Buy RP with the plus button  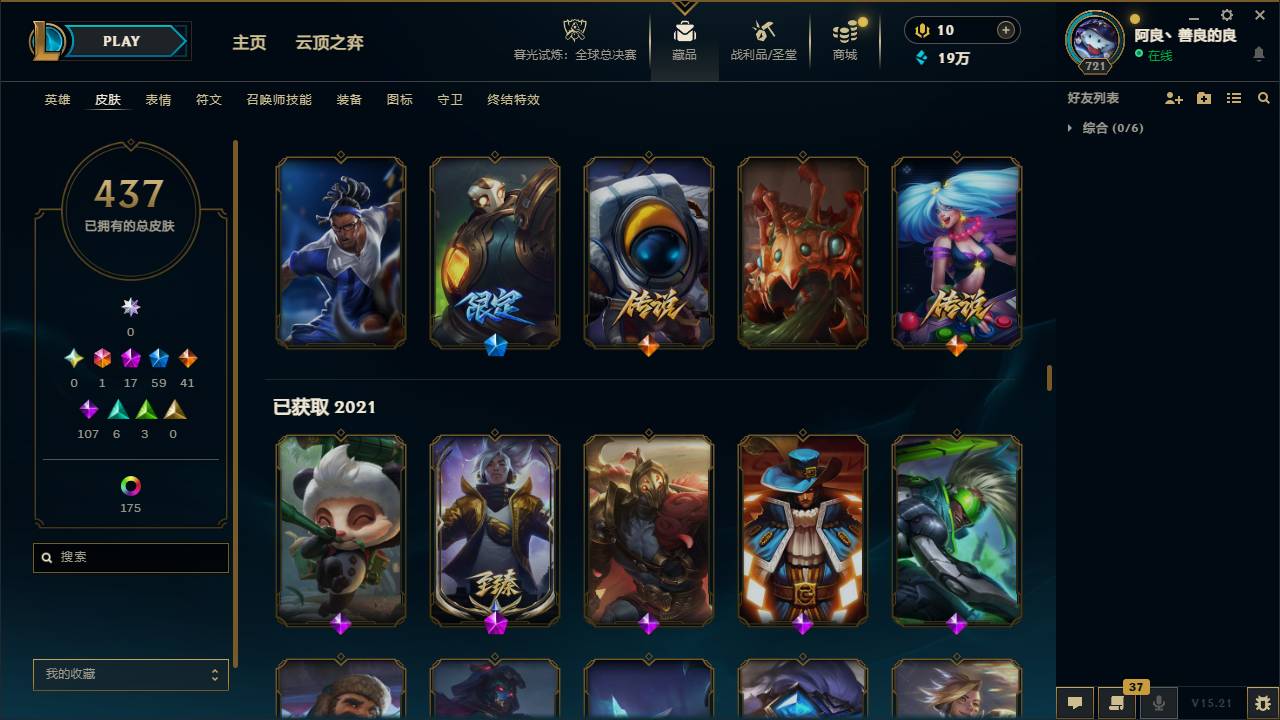tap(1007, 30)
